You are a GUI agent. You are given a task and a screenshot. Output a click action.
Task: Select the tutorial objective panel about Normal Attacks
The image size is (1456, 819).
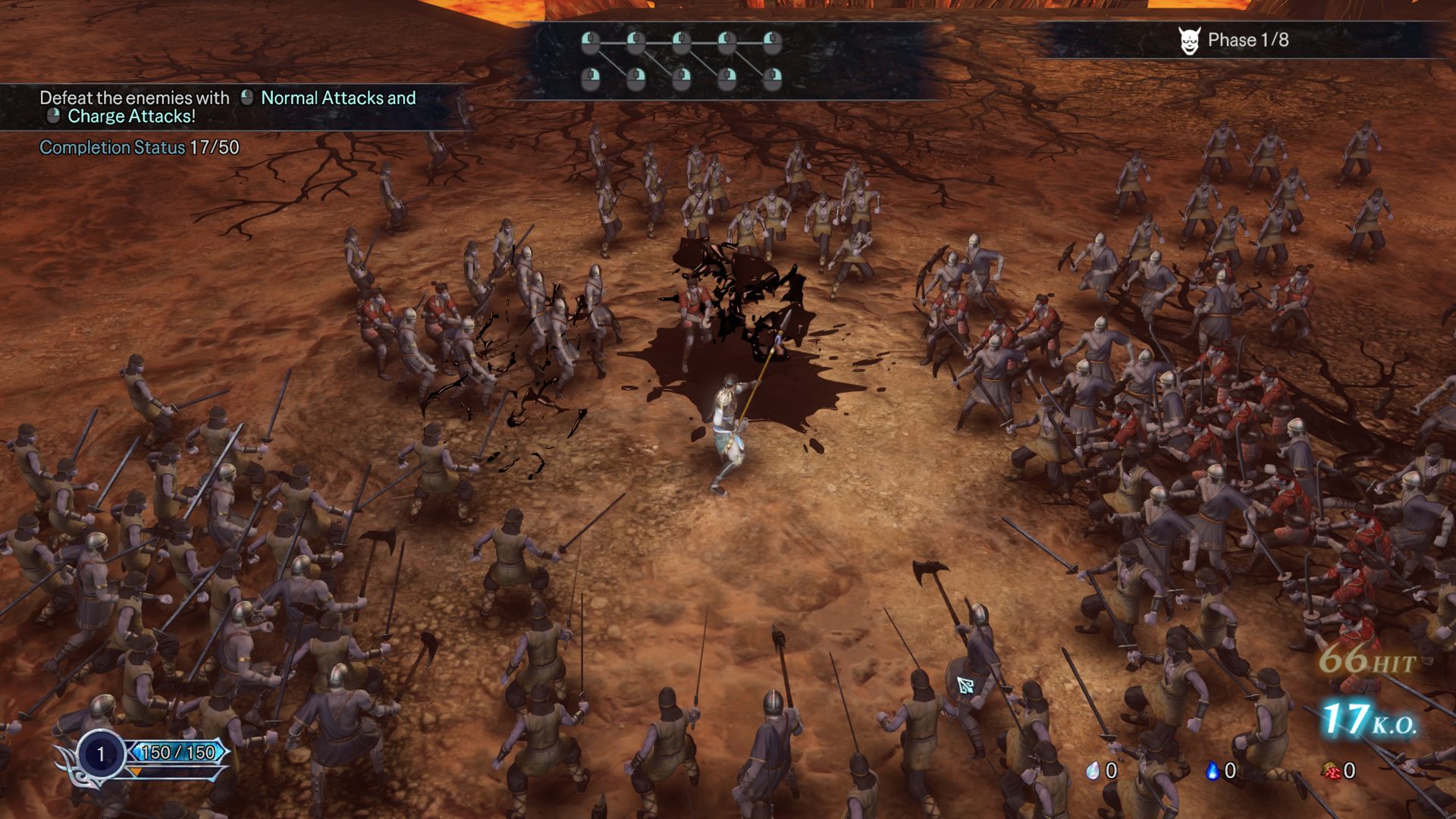click(x=227, y=107)
